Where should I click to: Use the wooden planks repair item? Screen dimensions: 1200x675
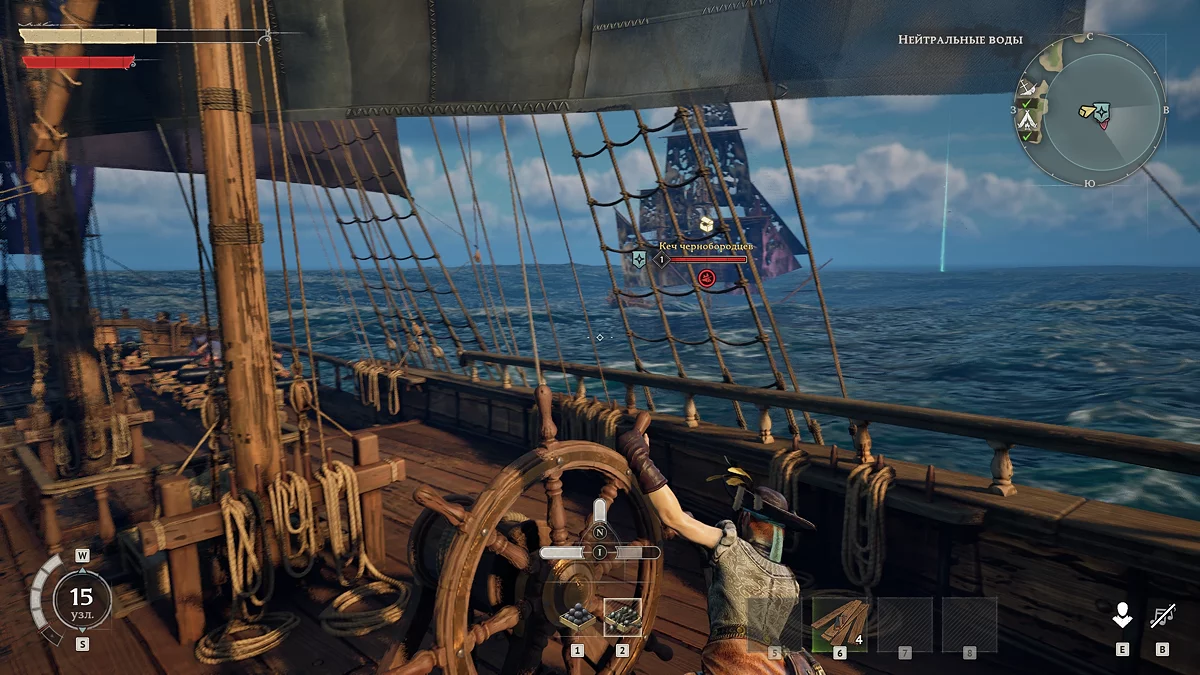click(x=839, y=624)
